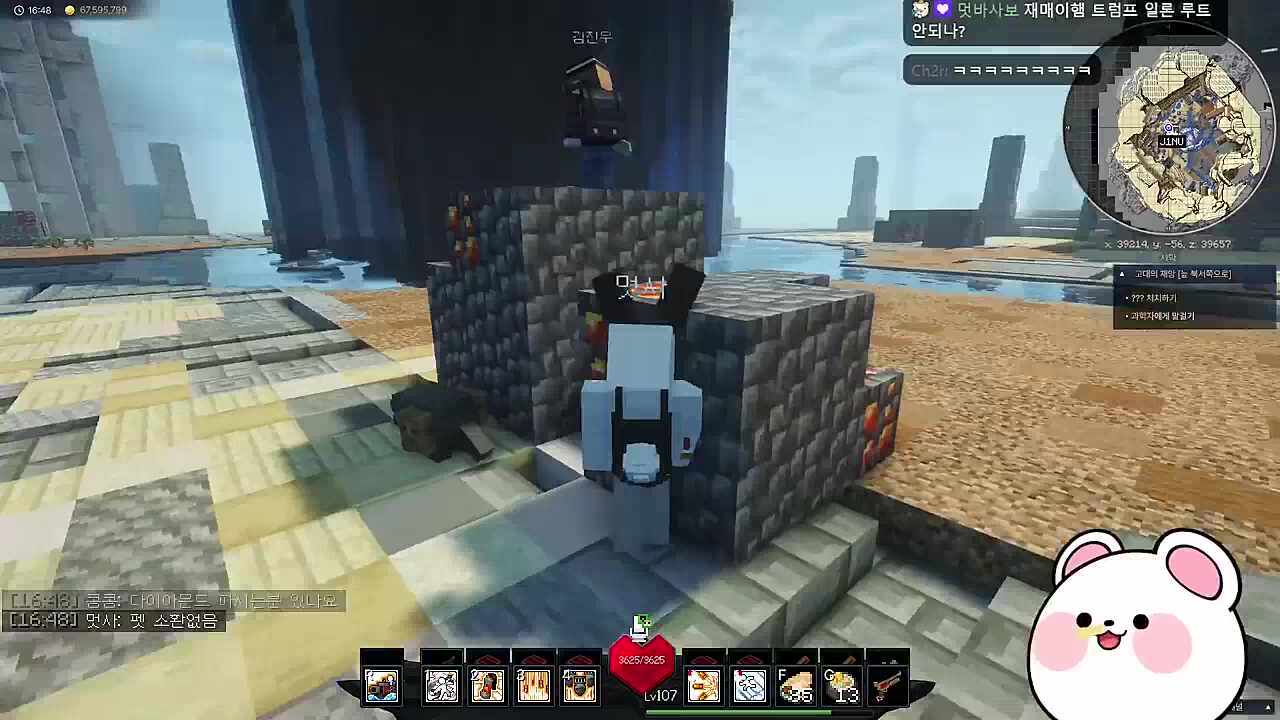Select the crossbow weapon slot
The width and height of the screenshot is (1280, 720).
click(888, 685)
